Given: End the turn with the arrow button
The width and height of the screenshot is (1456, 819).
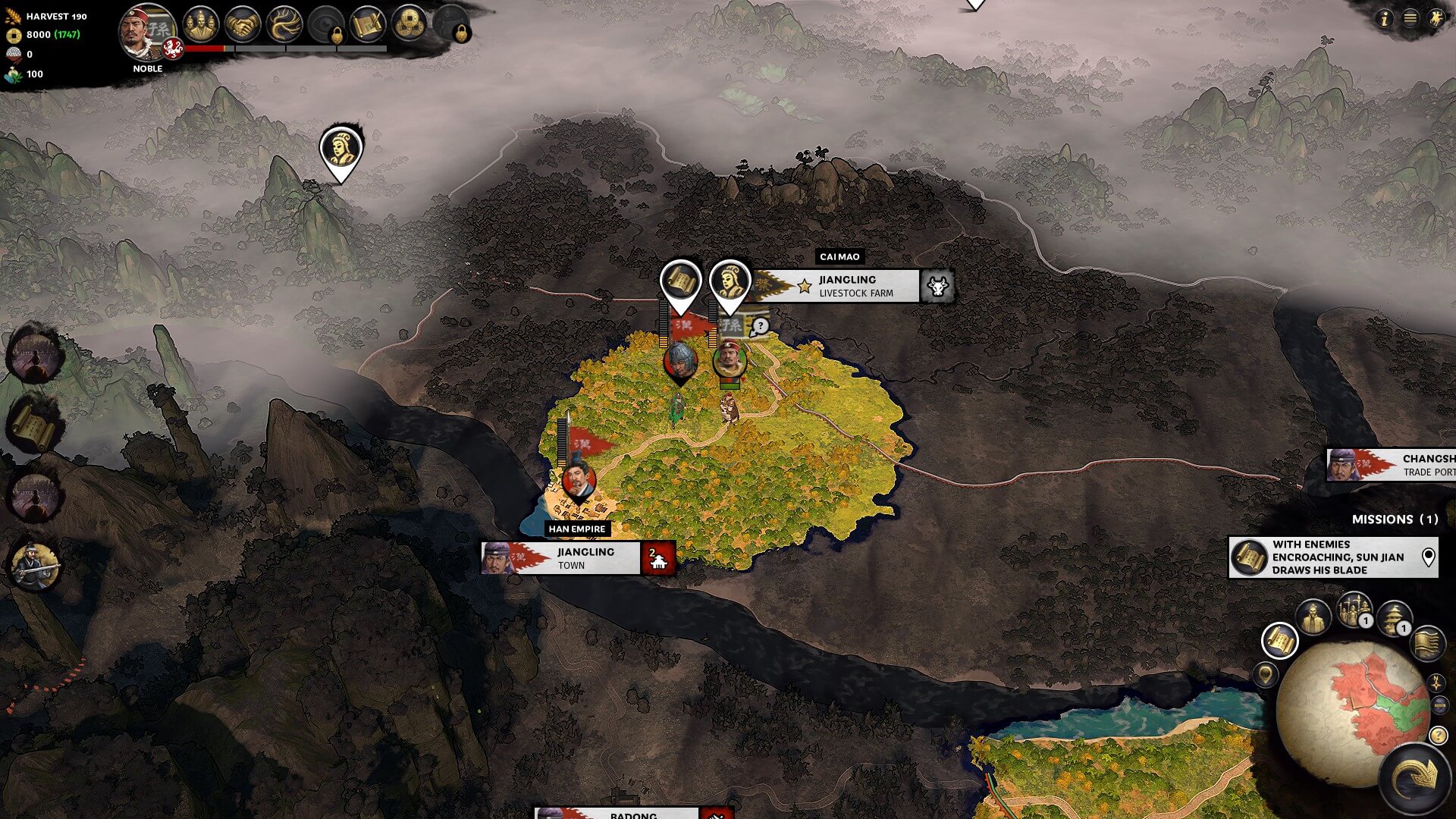Looking at the screenshot, I should (1414, 777).
